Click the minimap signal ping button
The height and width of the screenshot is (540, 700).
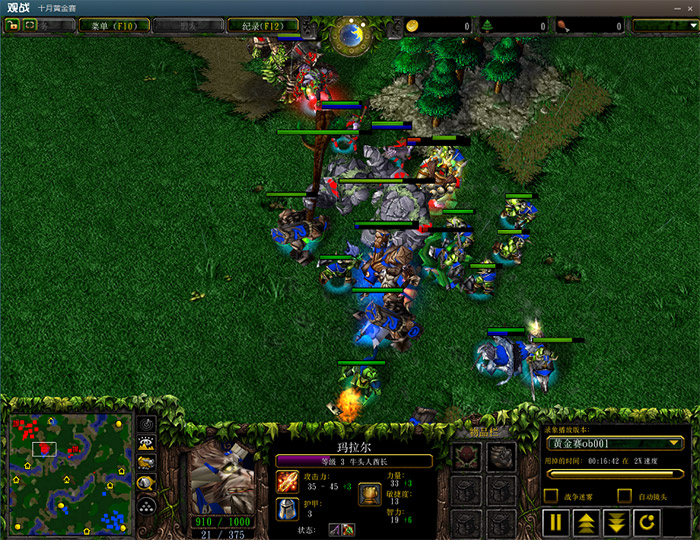point(146,425)
